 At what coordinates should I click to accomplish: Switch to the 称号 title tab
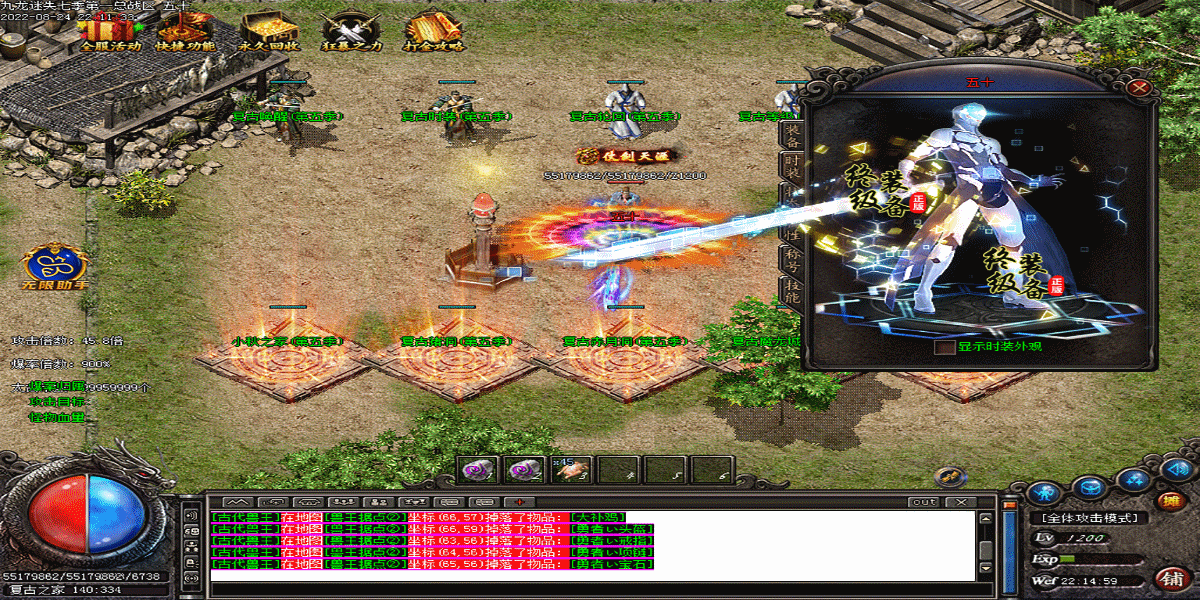(791, 260)
